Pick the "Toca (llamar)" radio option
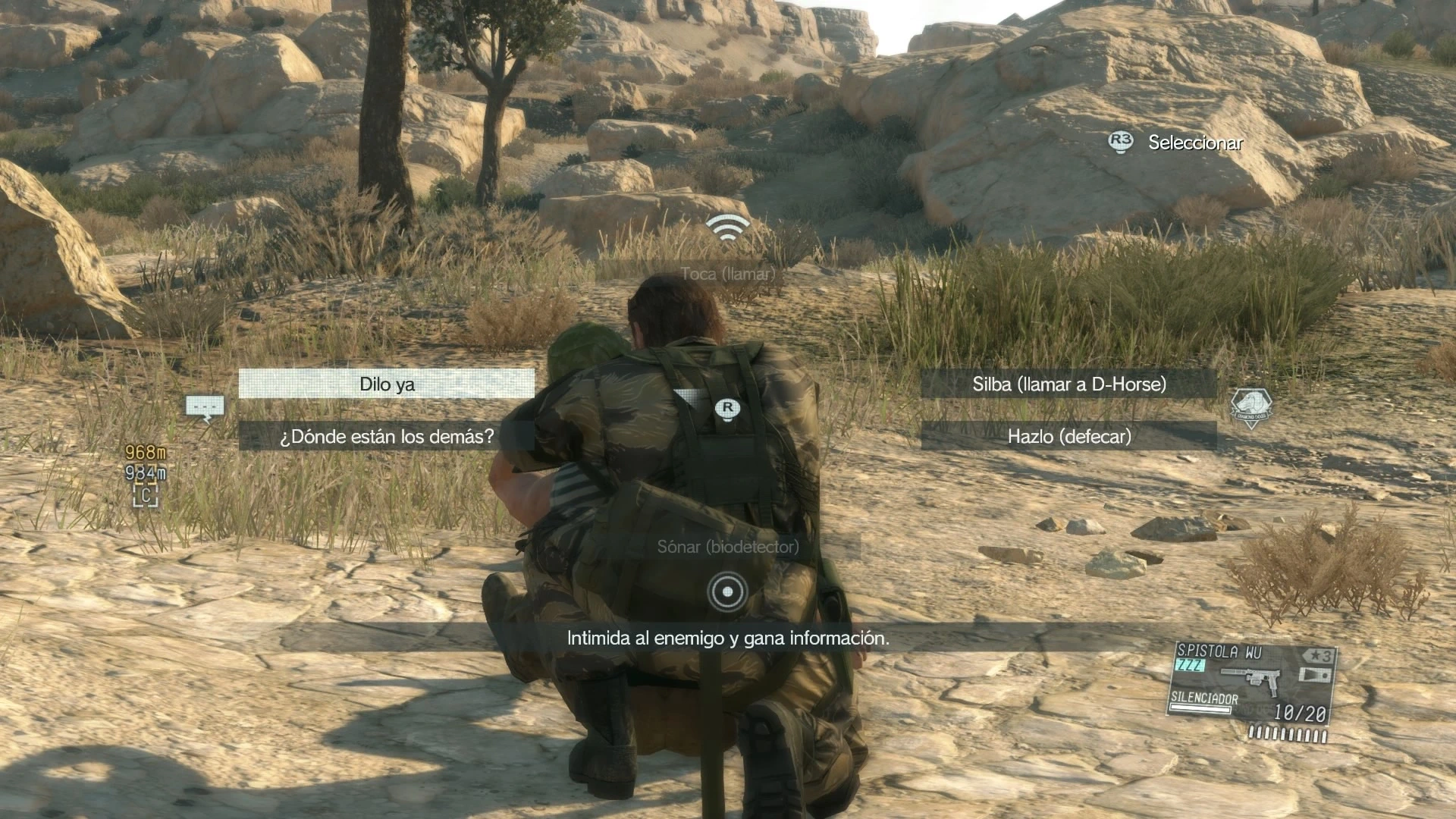The height and width of the screenshot is (819, 1456). [727, 273]
